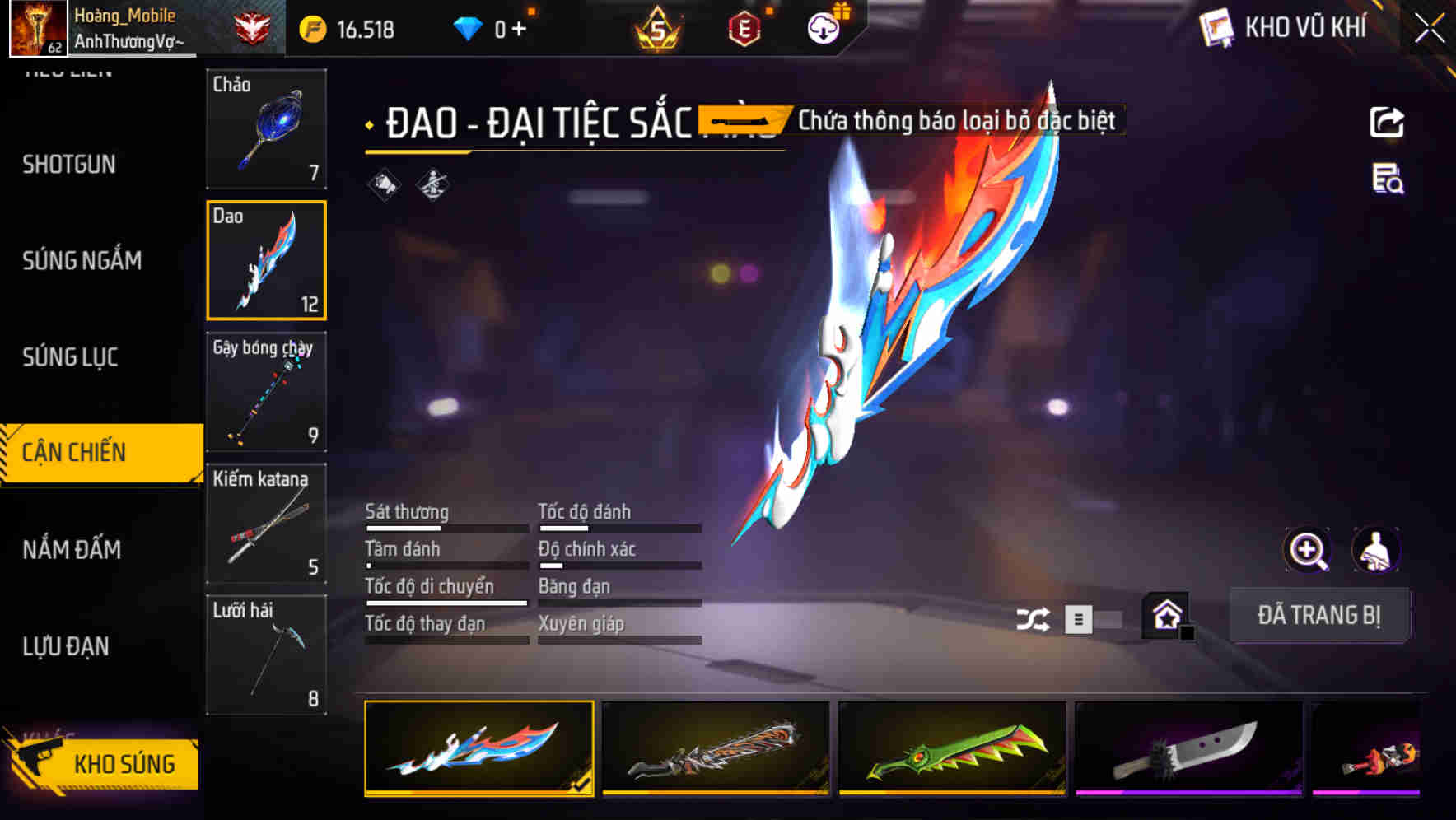Screen dimensions: 1456x820
Task: Open the gift cloud download icon in top bar
Action: tap(822, 27)
